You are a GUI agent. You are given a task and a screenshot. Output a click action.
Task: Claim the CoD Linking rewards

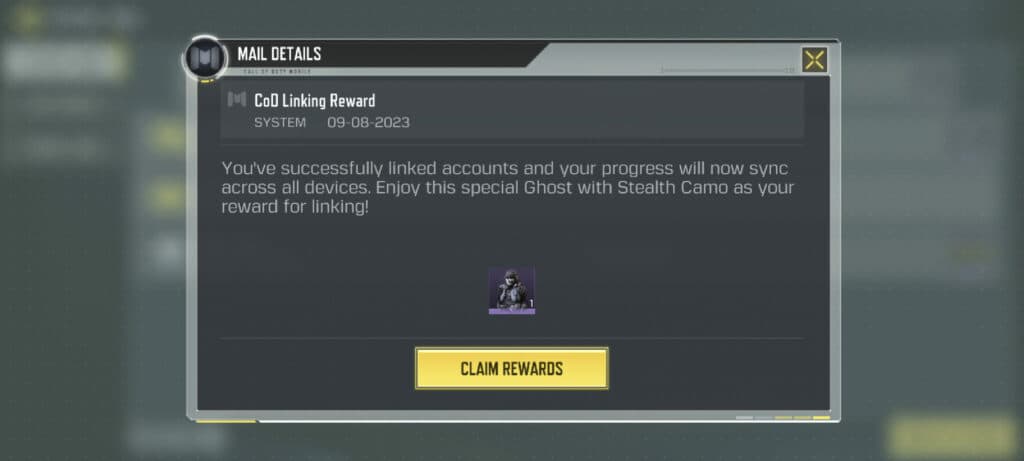click(511, 368)
